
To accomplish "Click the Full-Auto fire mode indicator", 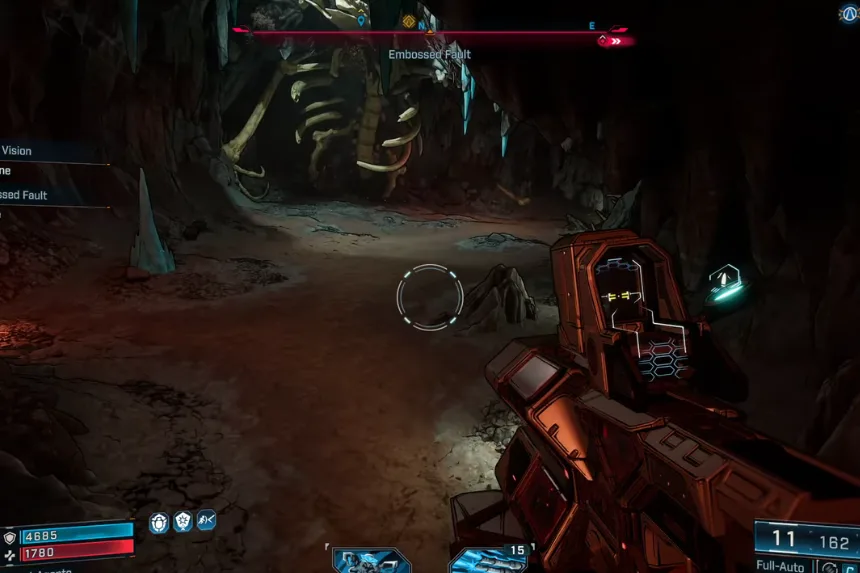I will tap(779, 566).
